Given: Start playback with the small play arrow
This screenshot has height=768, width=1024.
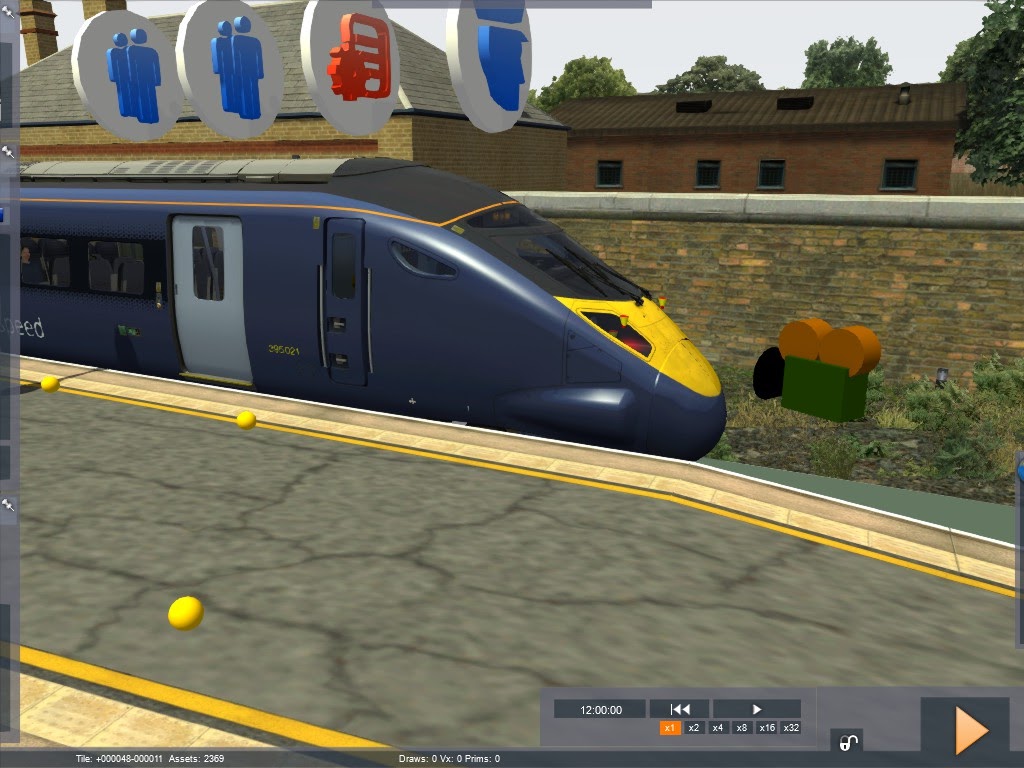Looking at the screenshot, I should (x=757, y=709).
